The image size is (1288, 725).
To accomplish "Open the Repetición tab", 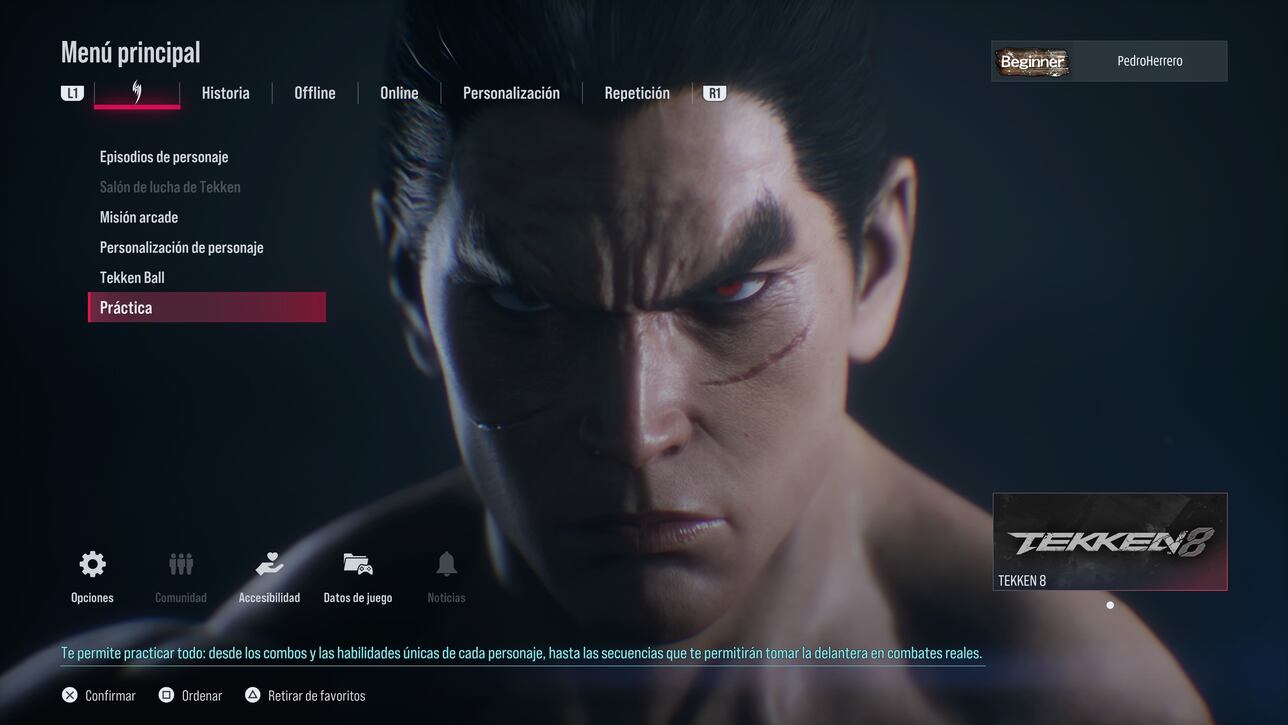I will click(637, 92).
